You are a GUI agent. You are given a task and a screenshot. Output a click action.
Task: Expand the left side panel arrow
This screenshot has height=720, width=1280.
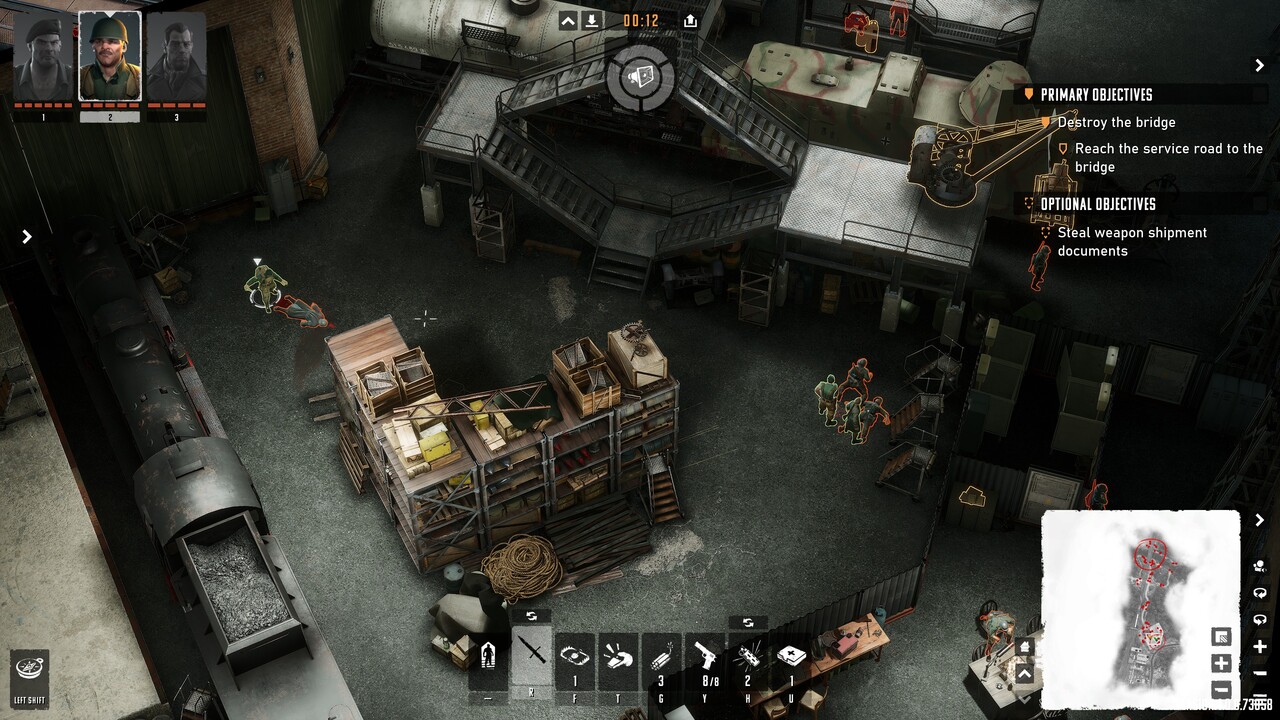pyautogui.click(x=27, y=236)
